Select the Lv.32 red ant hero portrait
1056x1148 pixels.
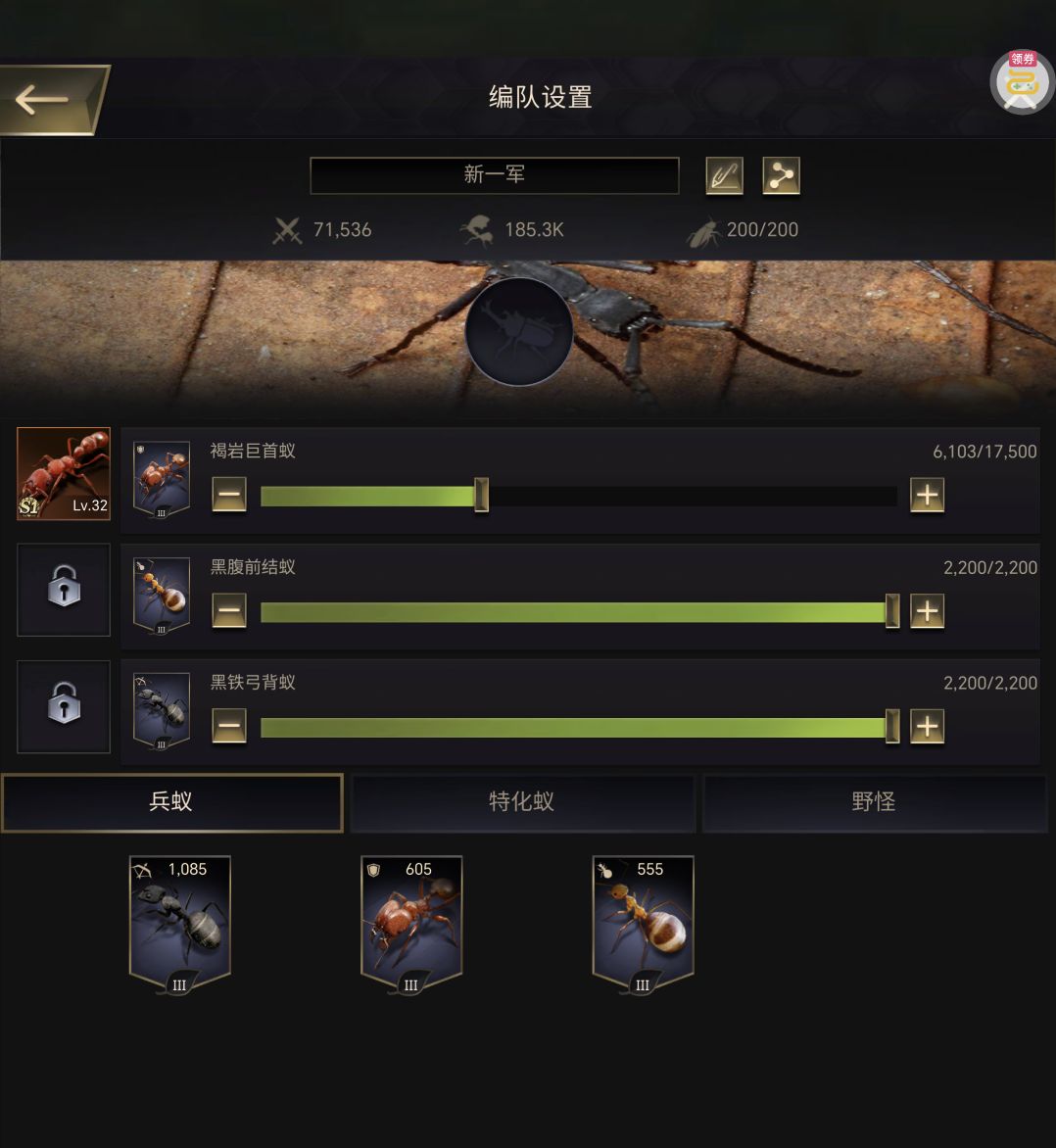(64, 473)
